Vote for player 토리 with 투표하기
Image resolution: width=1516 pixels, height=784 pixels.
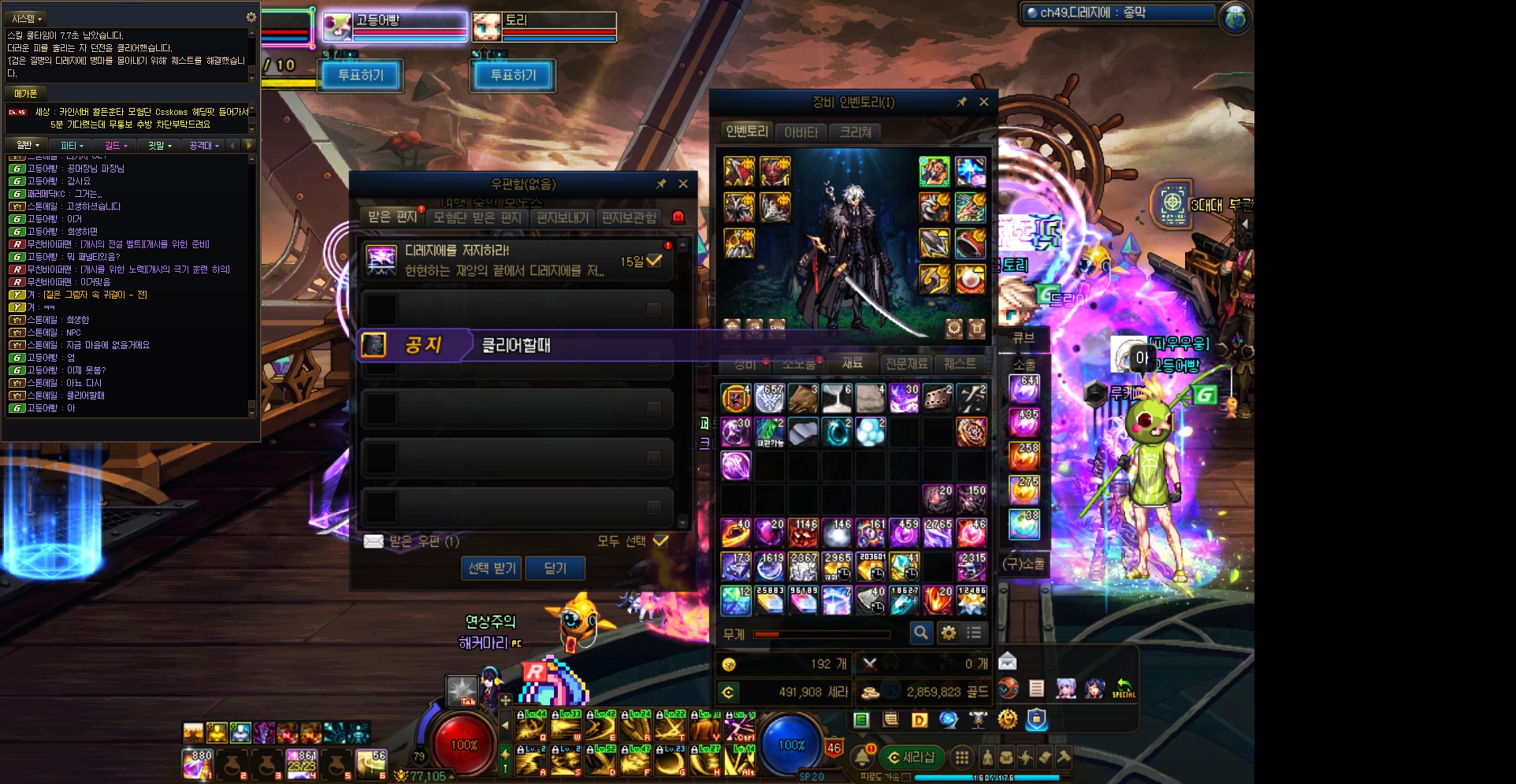513,76
